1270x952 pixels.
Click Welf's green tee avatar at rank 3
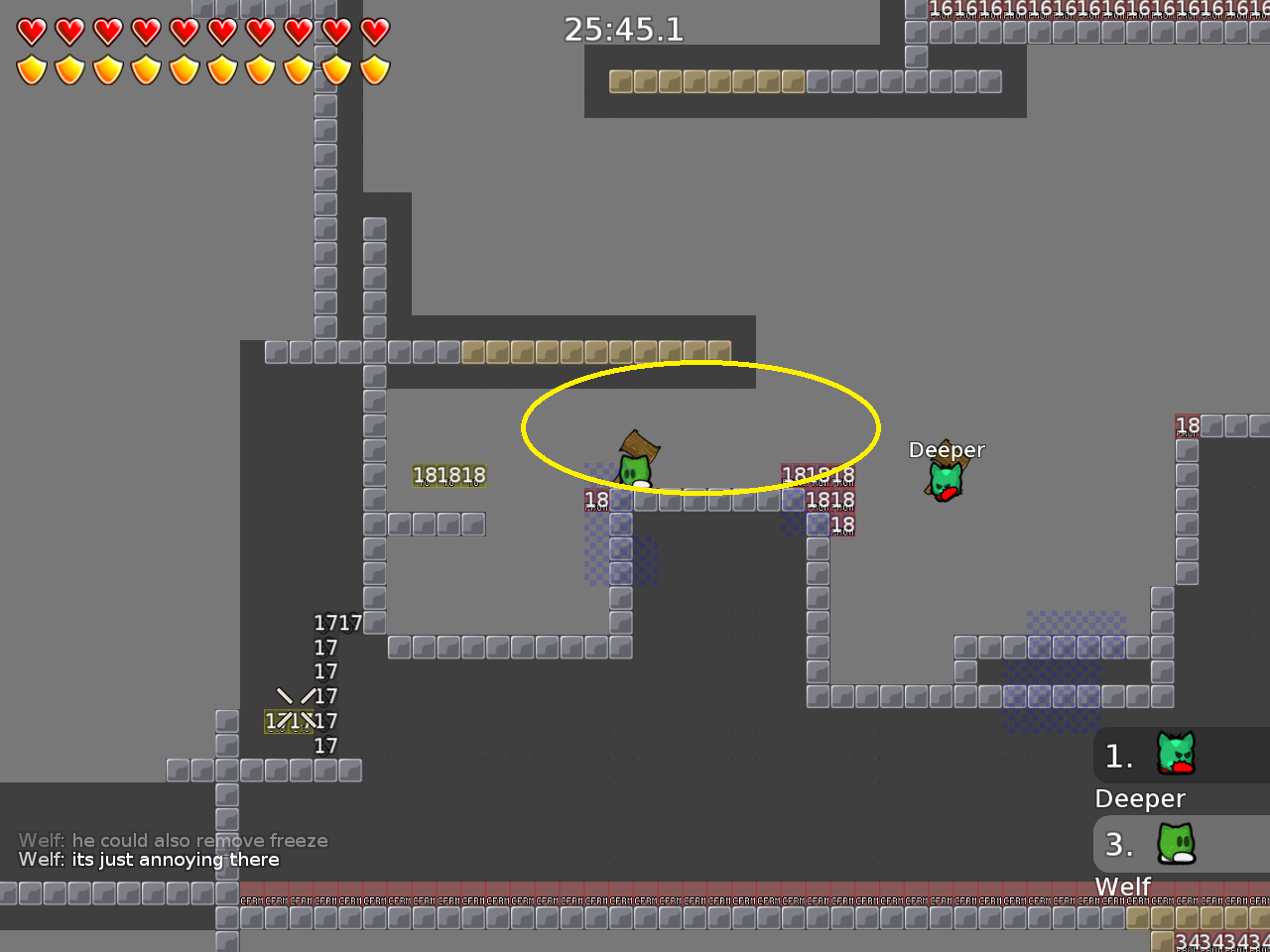1176,845
